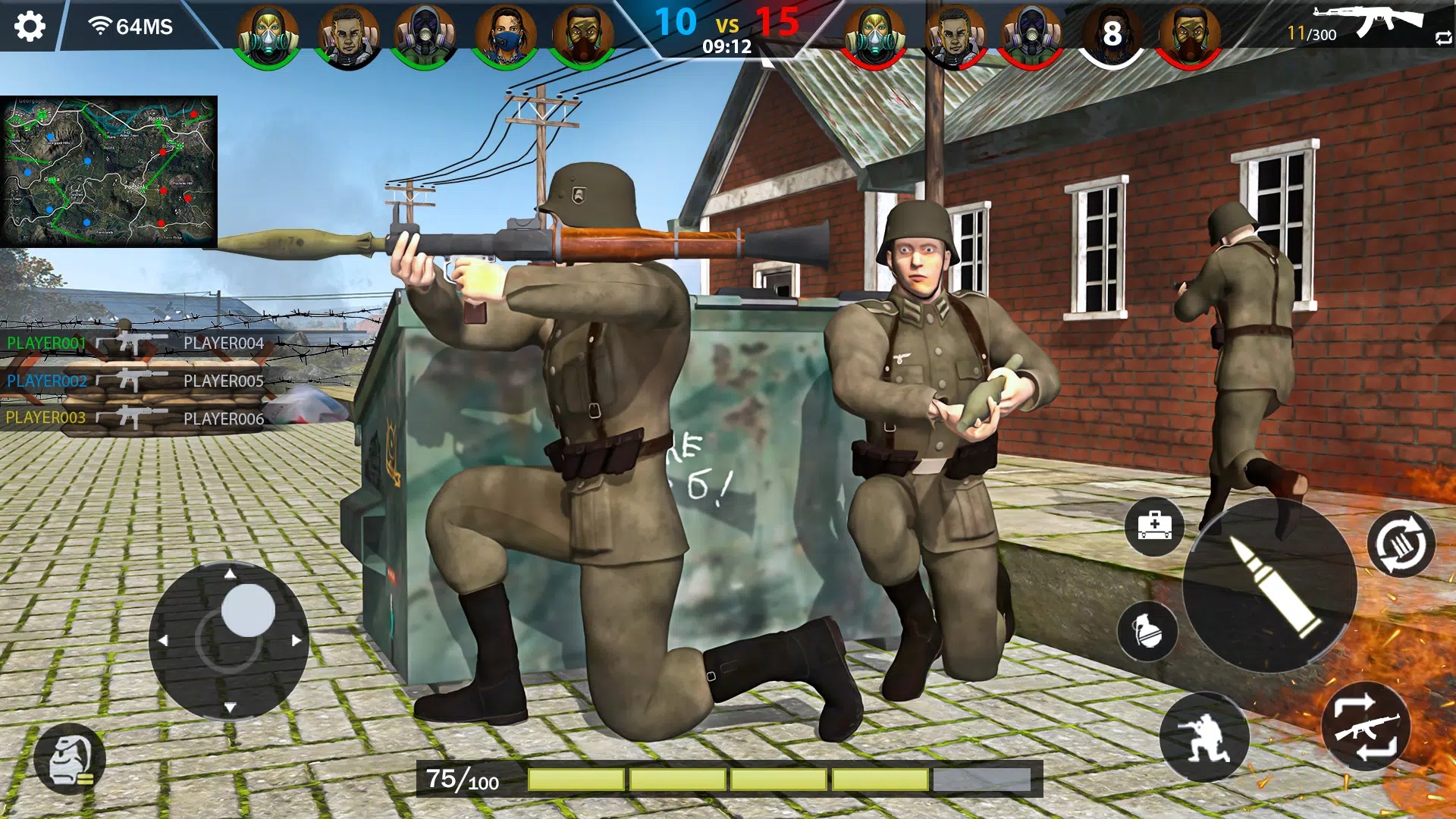Select the PLAYER001 row in the player list
The height and width of the screenshot is (819, 1456).
[x=47, y=344]
